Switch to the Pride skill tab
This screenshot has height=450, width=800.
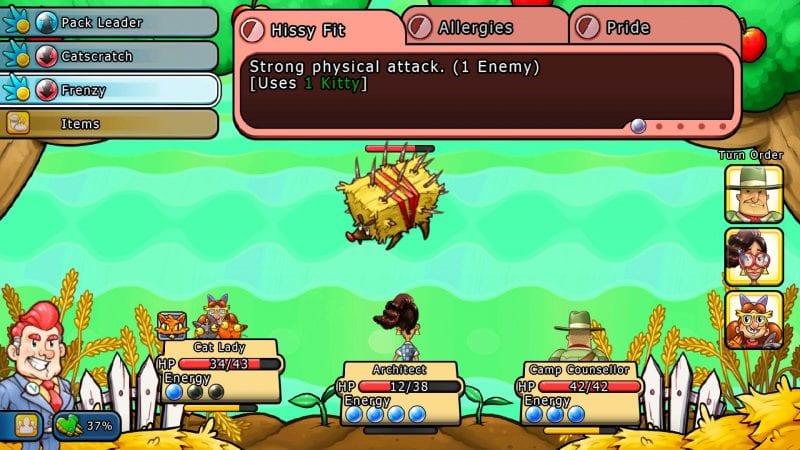click(x=654, y=27)
